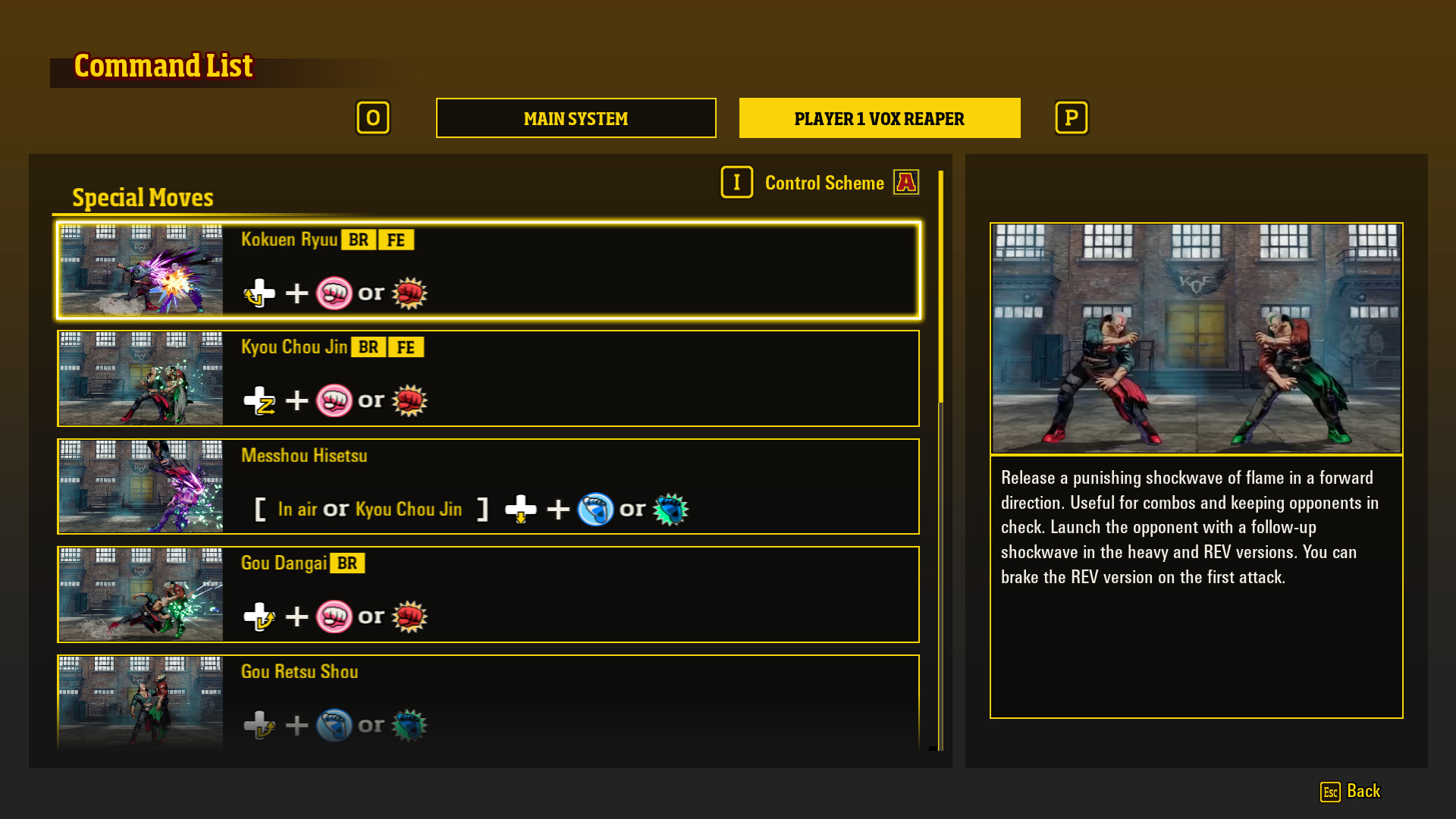This screenshot has height=819, width=1456.
Task: Click the I key prompt next to Control Scheme
Action: (x=736, y=182)
